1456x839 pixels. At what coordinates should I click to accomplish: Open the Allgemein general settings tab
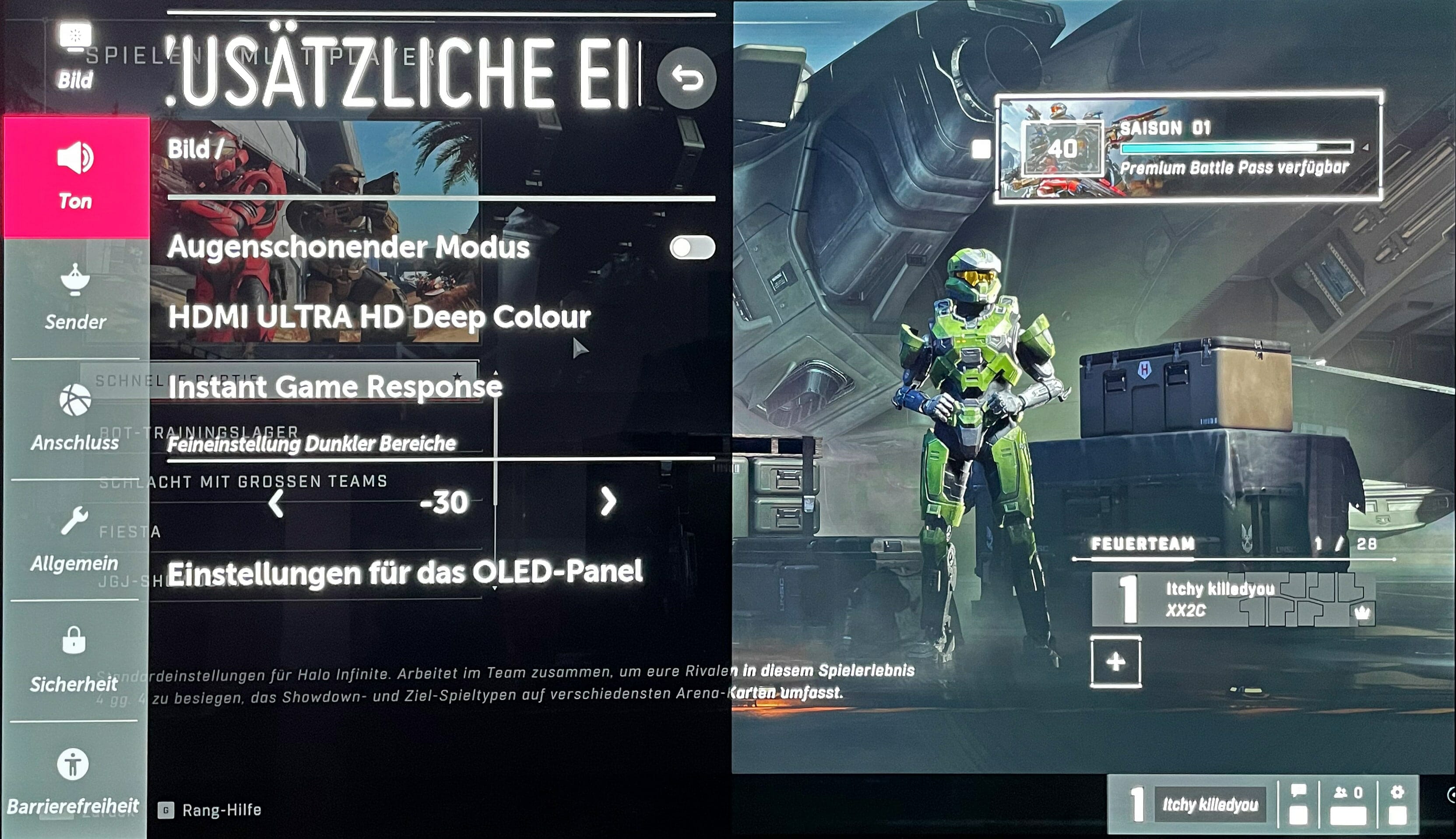[74, 539]
